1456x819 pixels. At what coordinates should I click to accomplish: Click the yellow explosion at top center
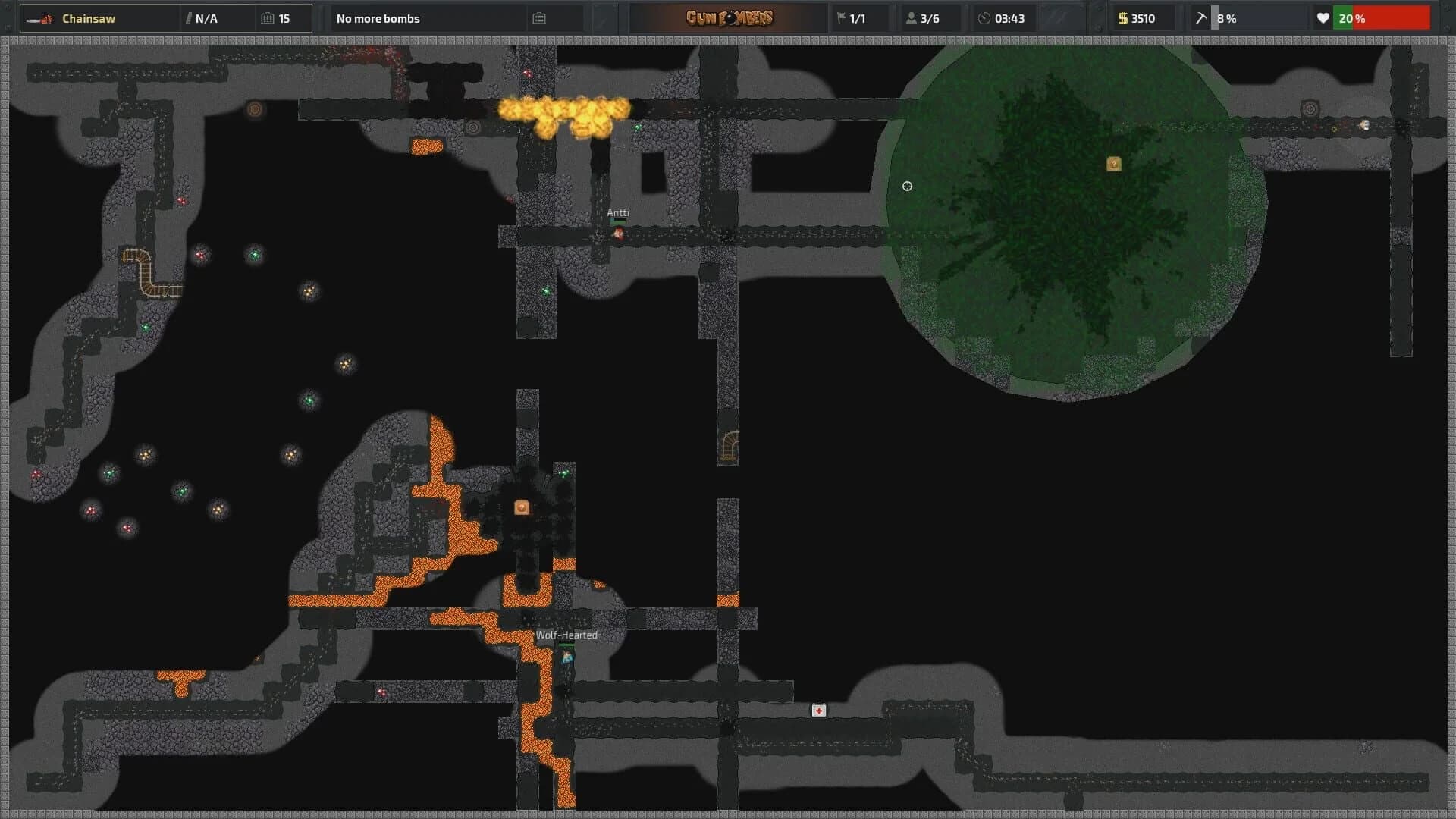[565, 112]
